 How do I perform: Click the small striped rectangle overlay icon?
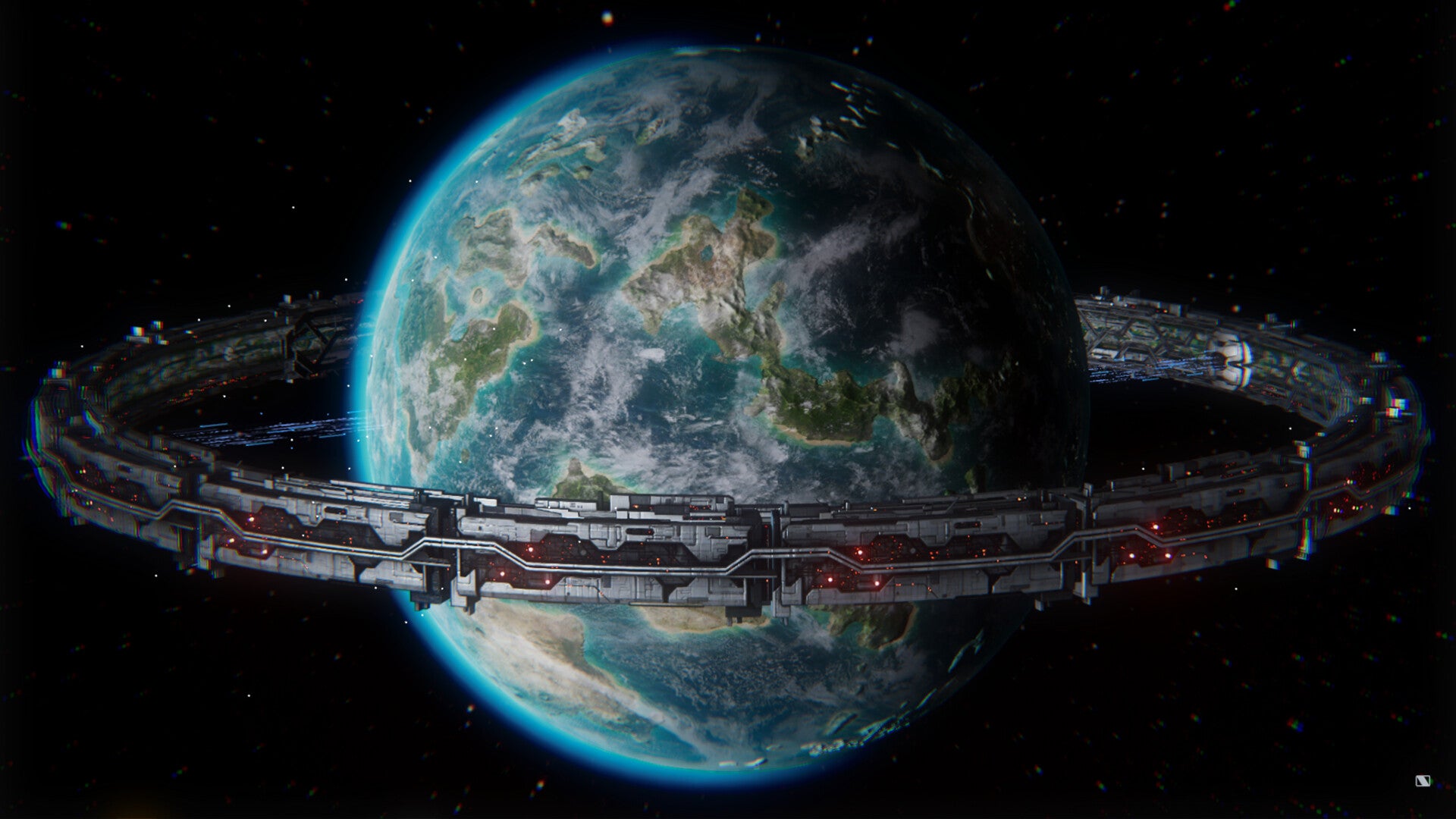1422,781
